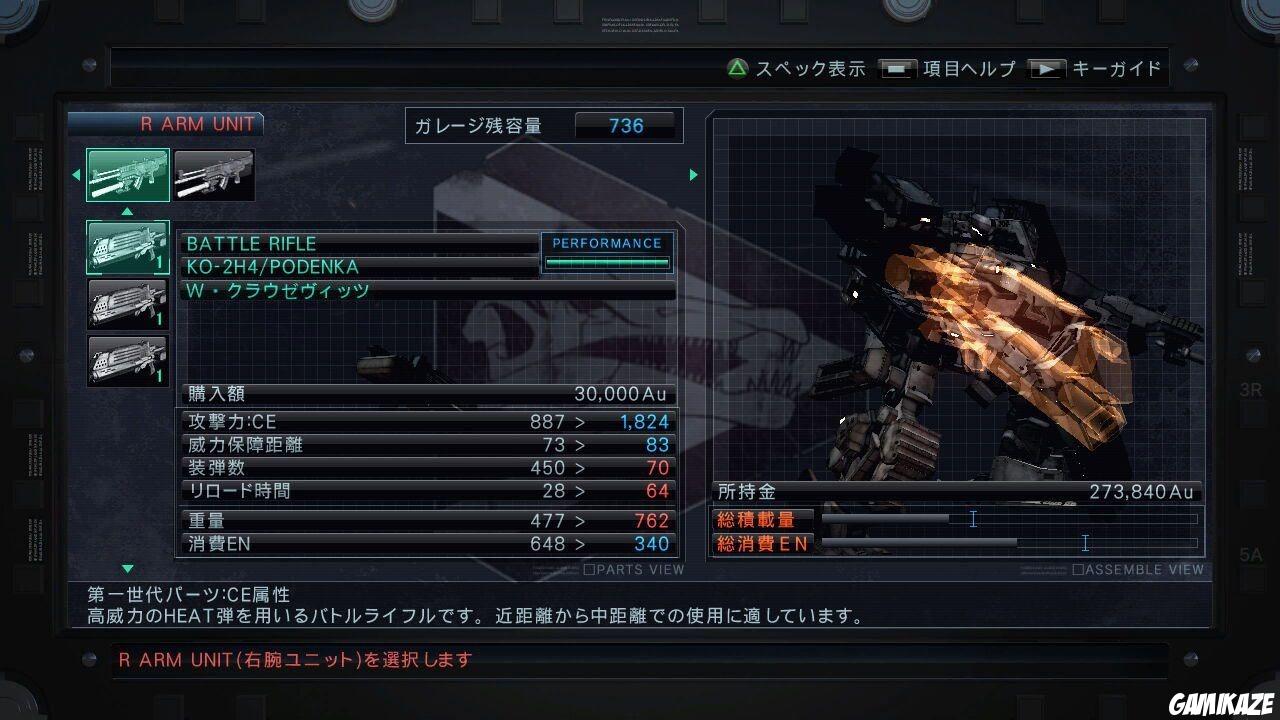Click the orange 総積載量 gauge label
This screenshot has width=1280, height=720.
pos(765,518)
